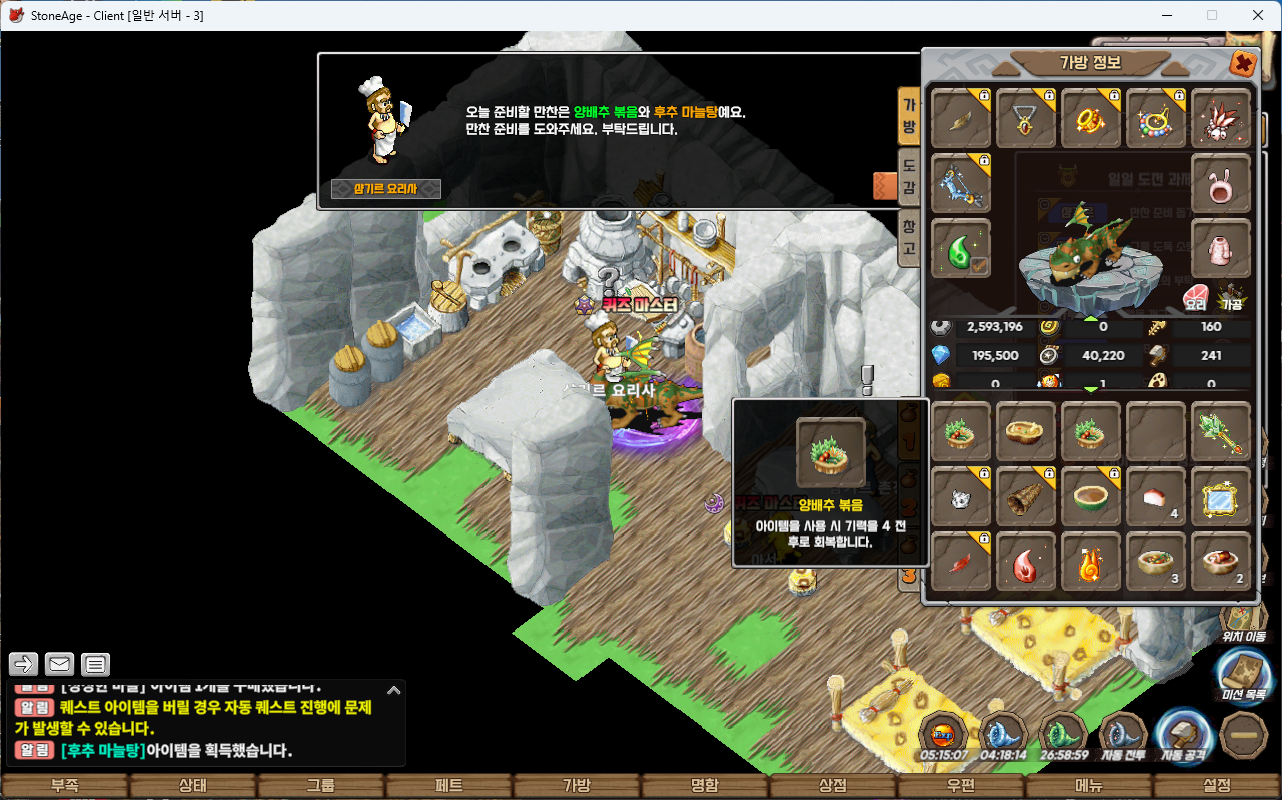The image size is (1282, 800).
Task: Select the equipped bow weapon slot
Action: tap(962, 184)
